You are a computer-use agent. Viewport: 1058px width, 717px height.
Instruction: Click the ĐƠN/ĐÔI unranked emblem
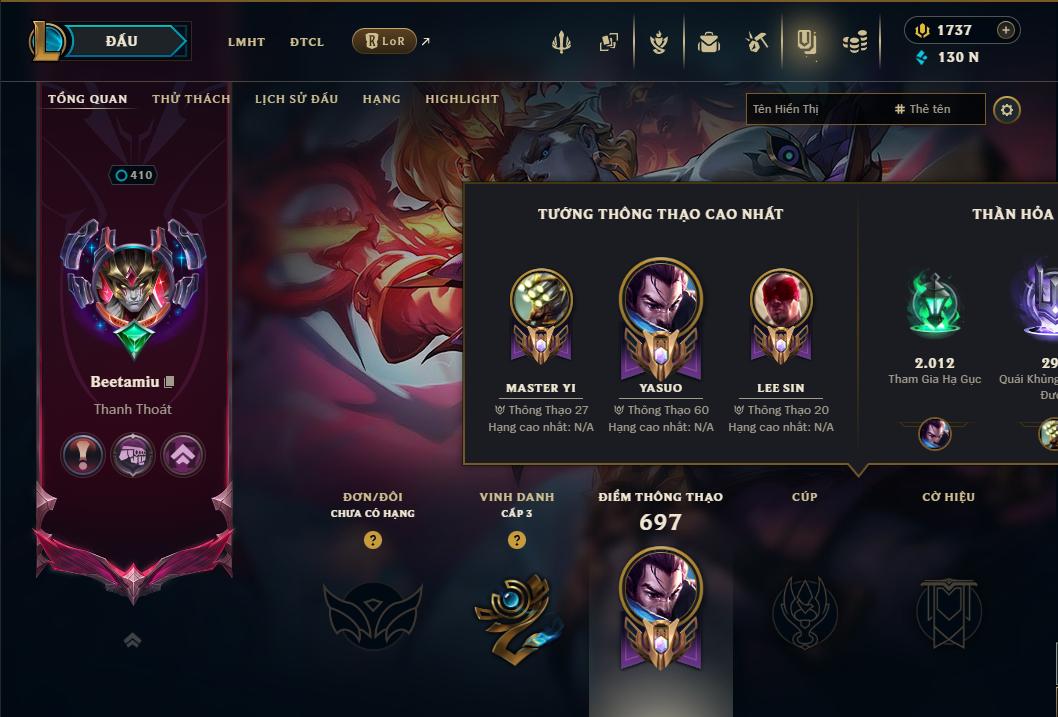(372, 614)
